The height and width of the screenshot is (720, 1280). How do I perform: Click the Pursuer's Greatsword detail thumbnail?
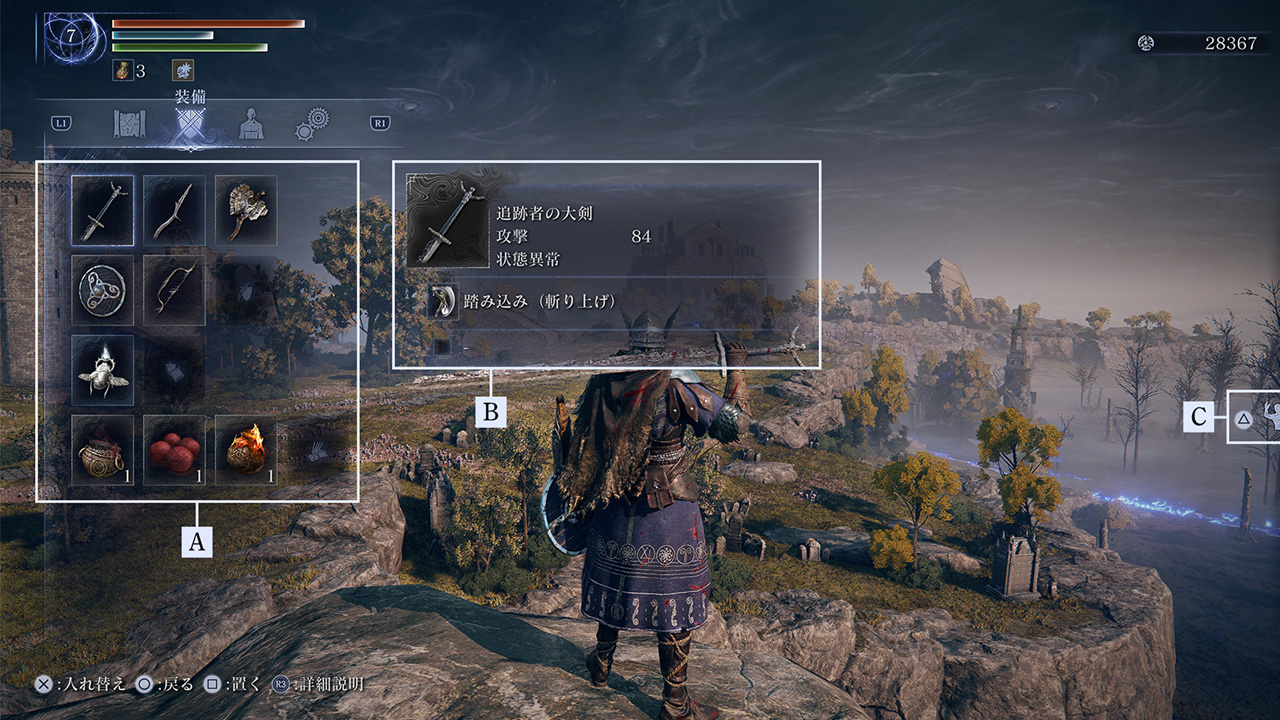(446, 222)
